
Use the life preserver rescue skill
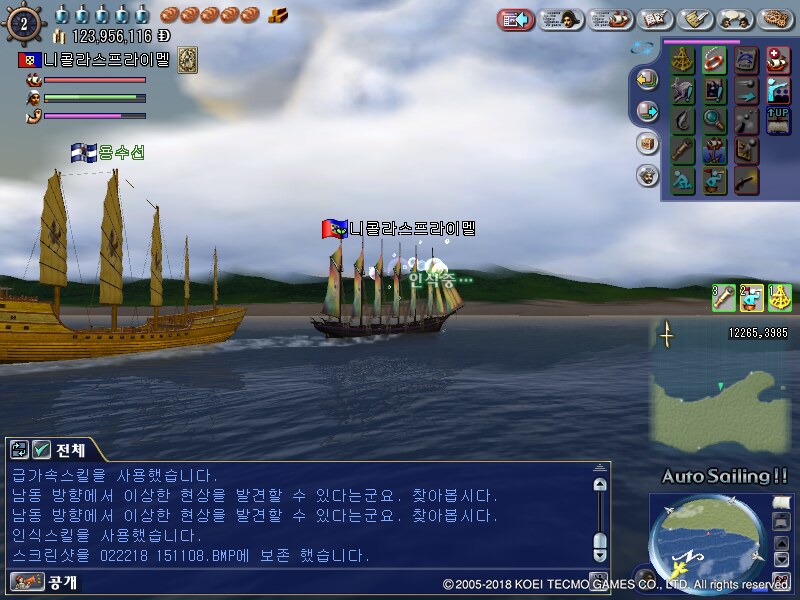click(714, 60)
